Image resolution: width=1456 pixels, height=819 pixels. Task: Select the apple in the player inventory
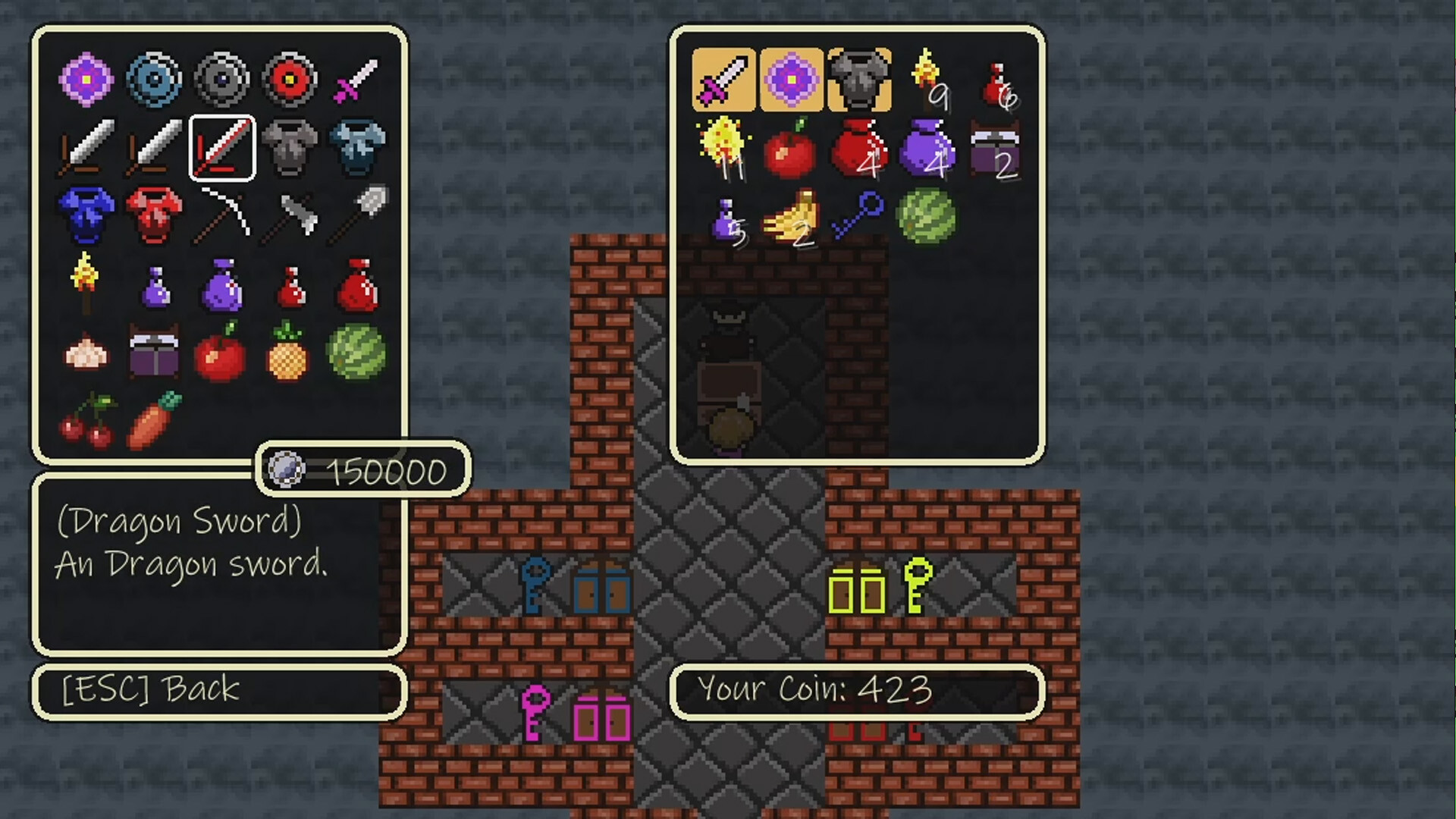(790, 146)
